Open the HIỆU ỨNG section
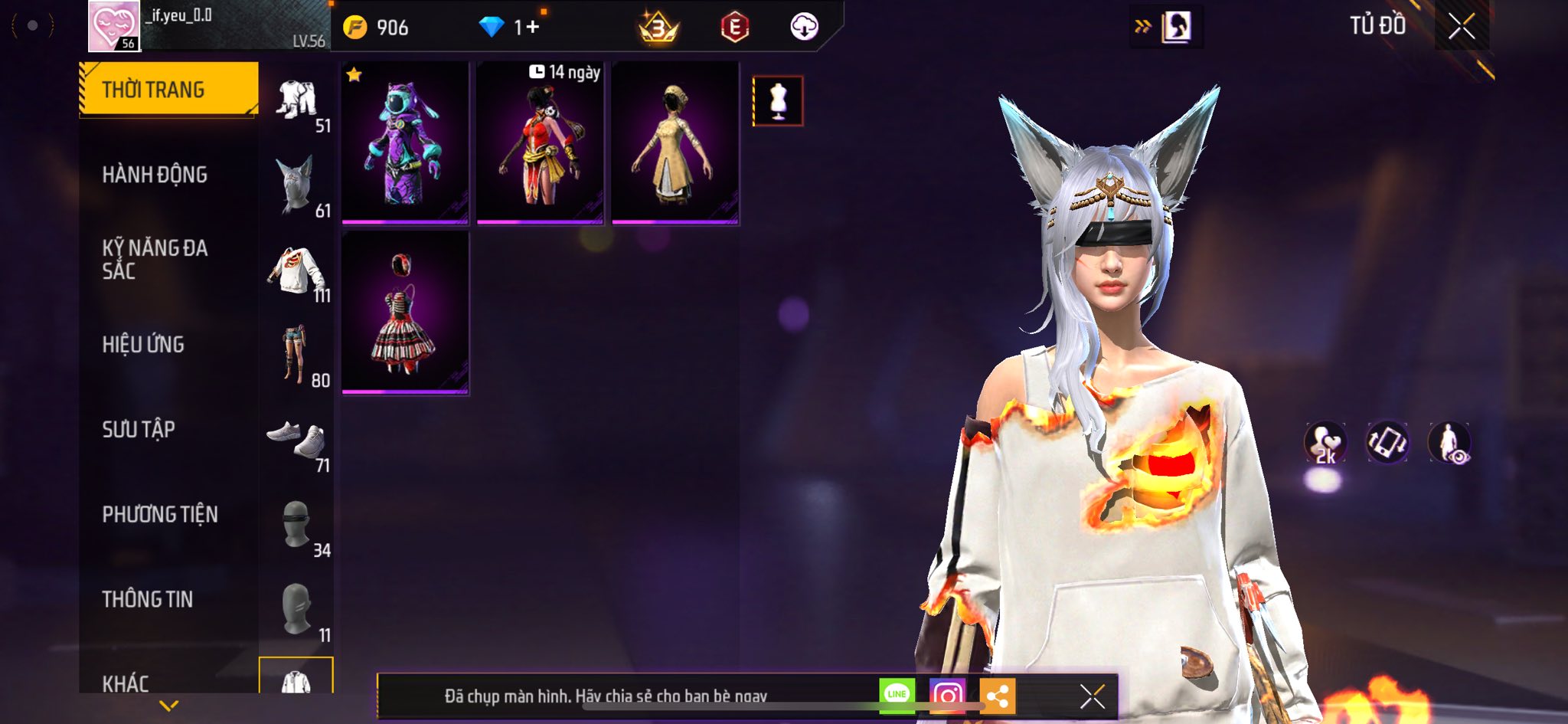 point(143,345)
